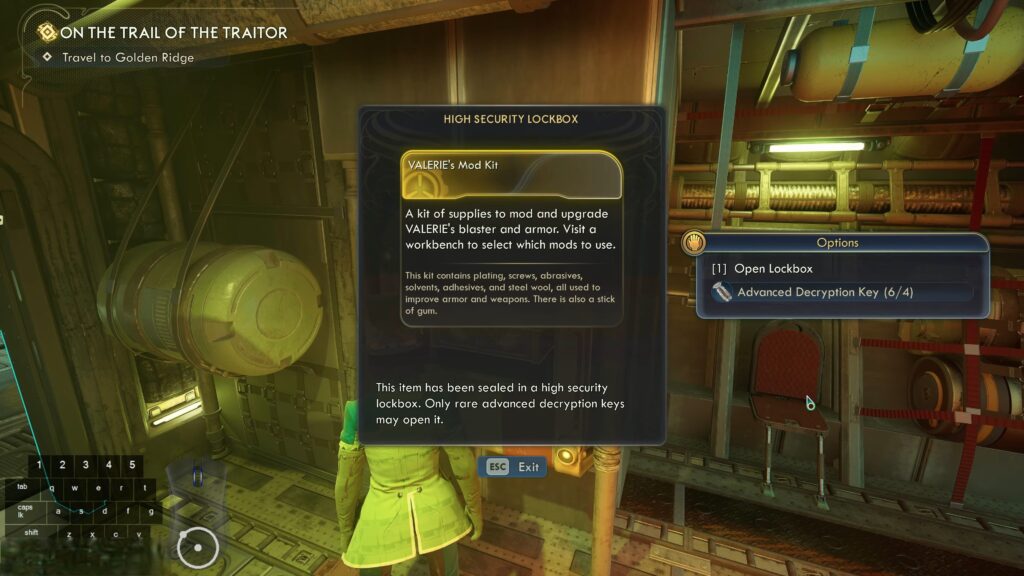Click the Advanced Decryption Key requirement row
1024x576 pixels.
825,292
